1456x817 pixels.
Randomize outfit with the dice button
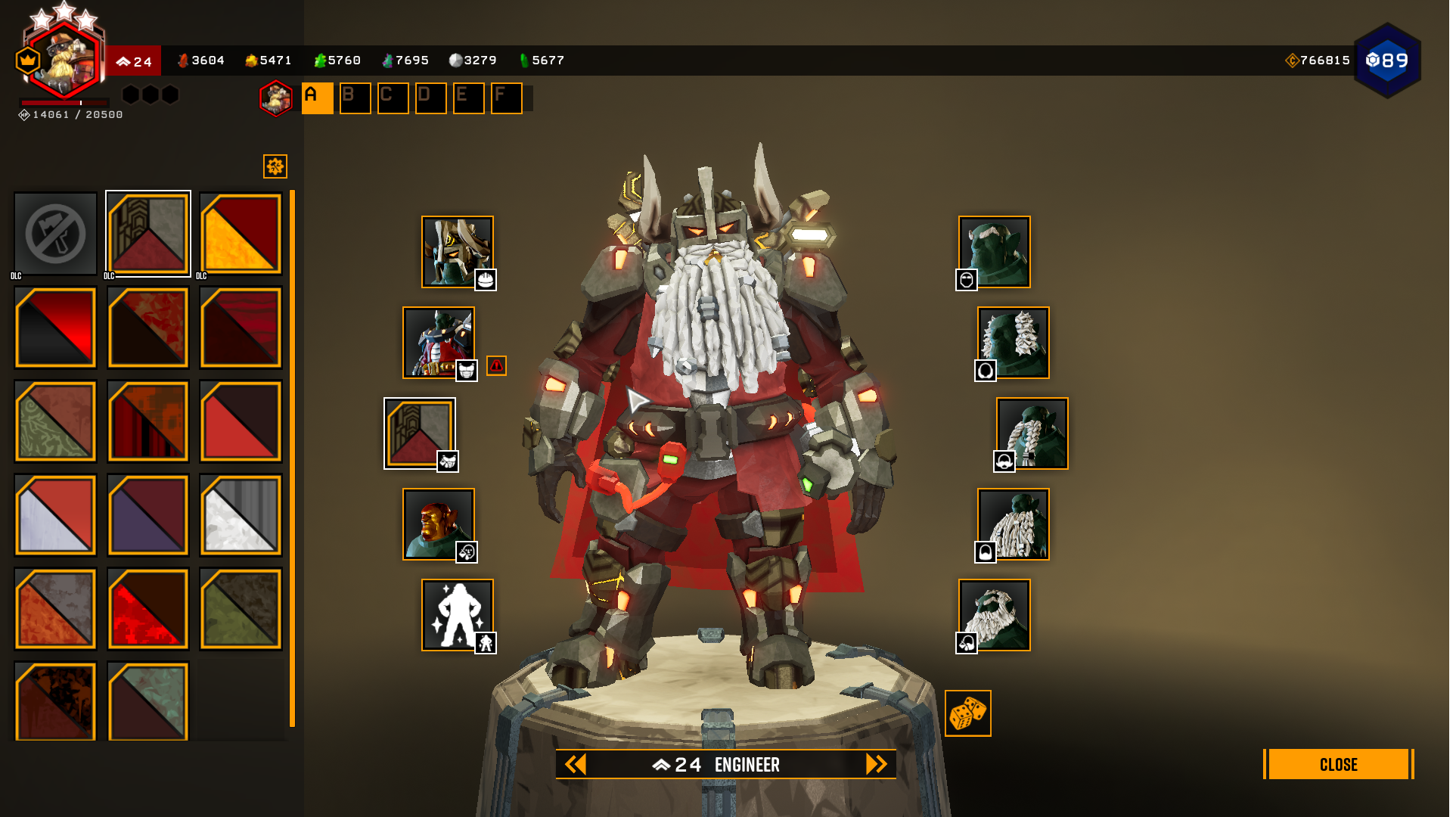(967, 713)
